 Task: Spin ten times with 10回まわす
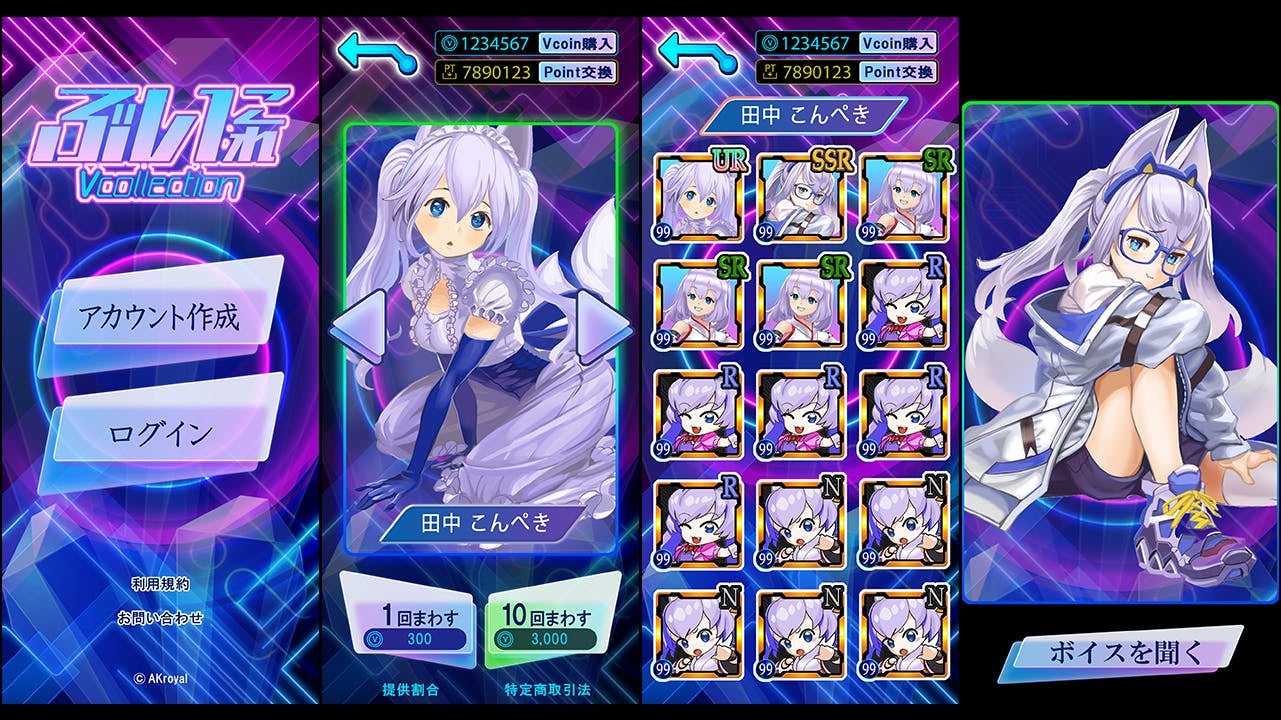548,627
